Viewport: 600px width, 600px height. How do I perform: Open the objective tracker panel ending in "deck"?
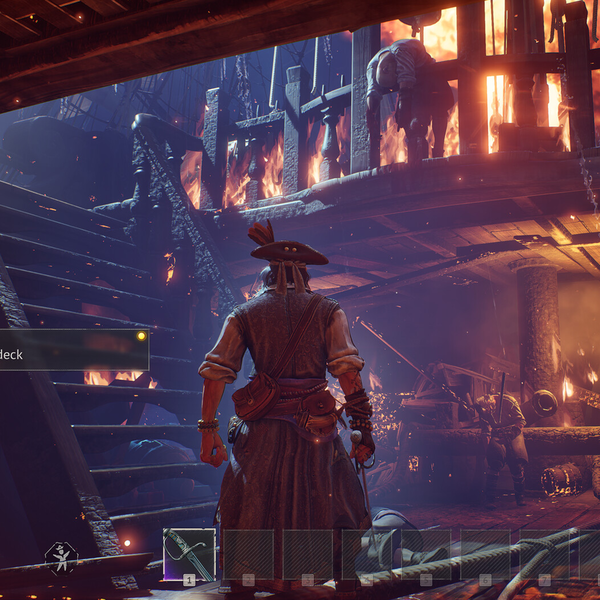pyautogui.click(x=72, y=350)
